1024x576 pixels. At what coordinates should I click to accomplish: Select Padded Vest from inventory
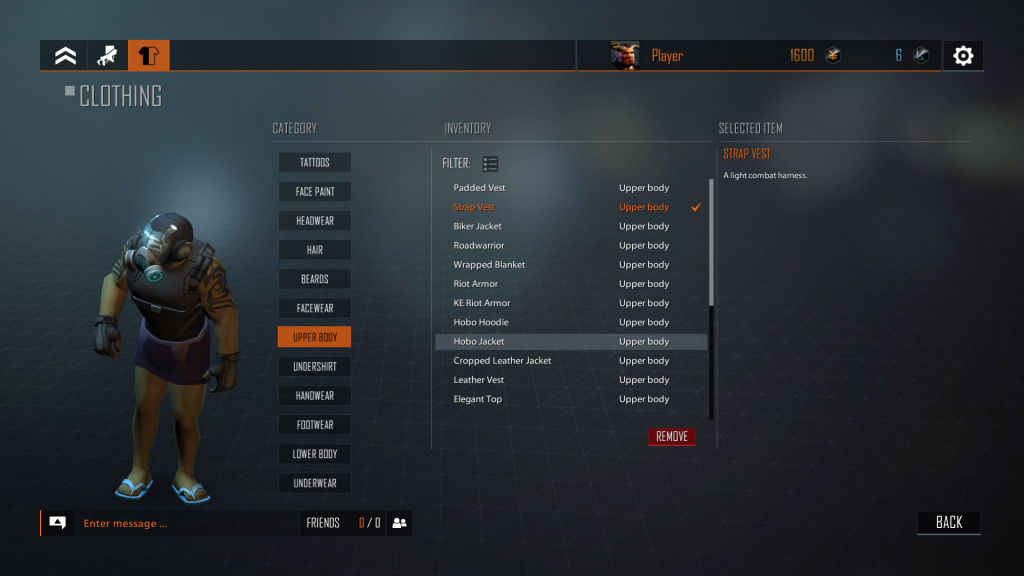tap(479, 188)
